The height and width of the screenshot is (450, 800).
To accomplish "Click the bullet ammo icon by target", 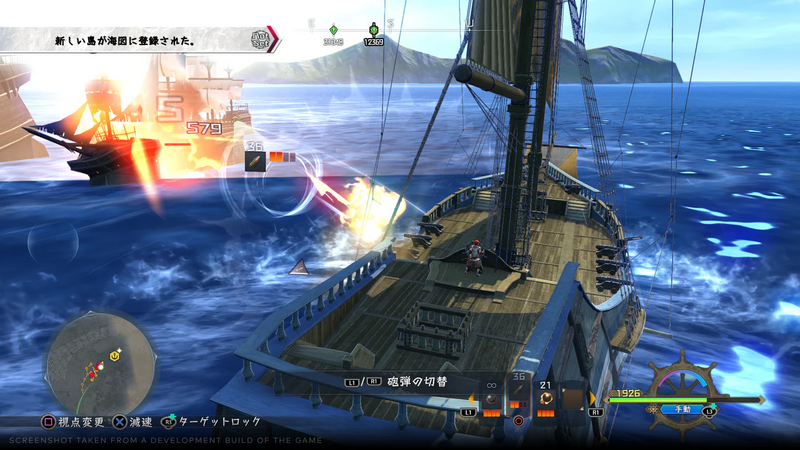I will (255, 160).
